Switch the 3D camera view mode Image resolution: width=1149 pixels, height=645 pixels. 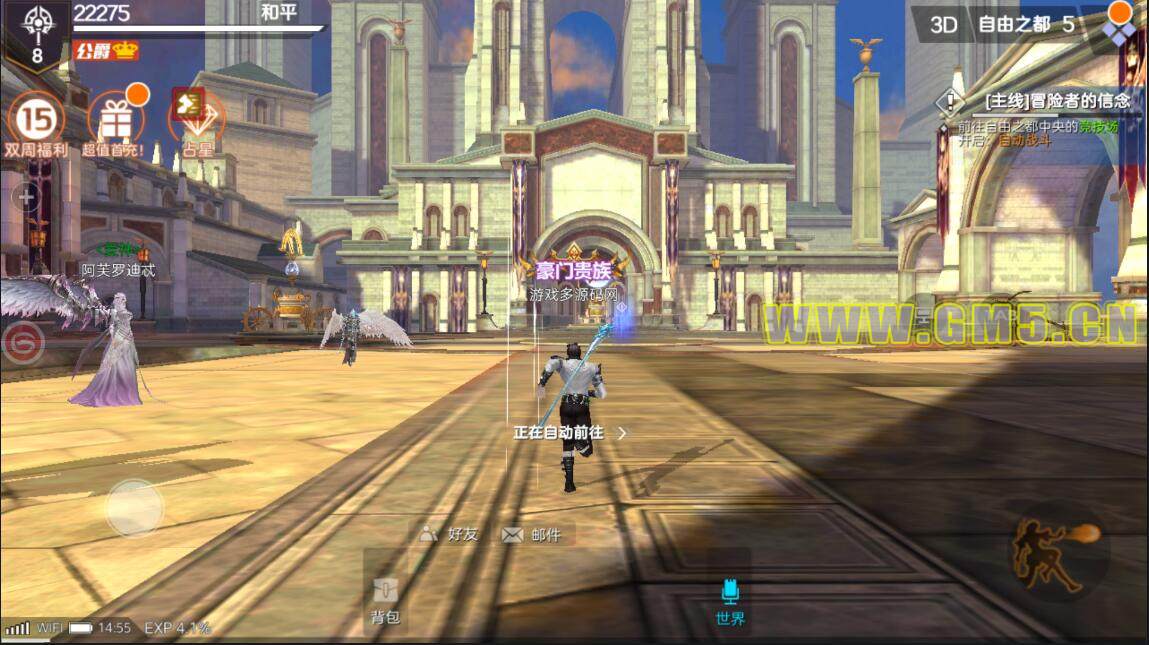[944, 25]
